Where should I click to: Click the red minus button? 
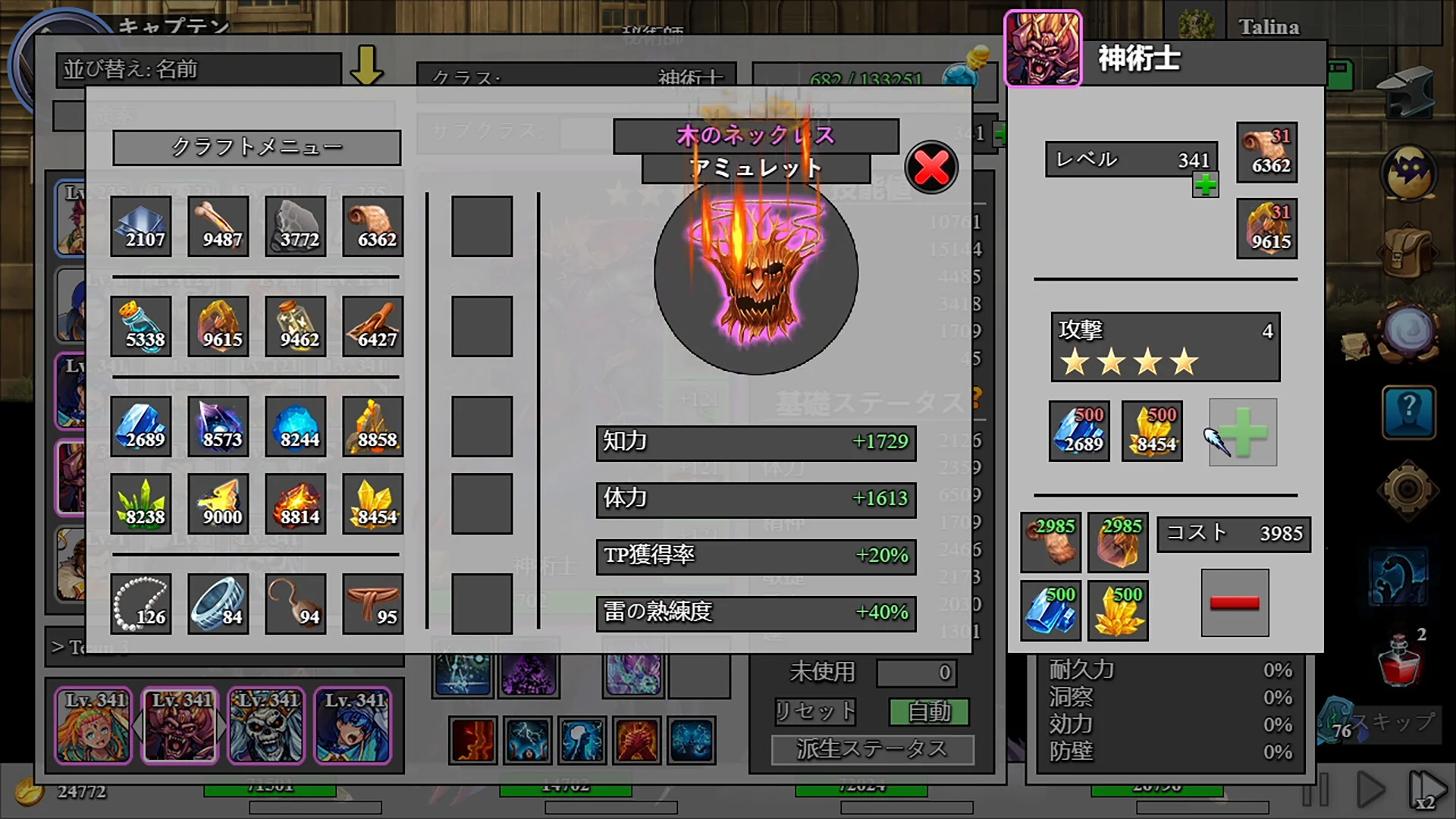(x=1235, y=603)
